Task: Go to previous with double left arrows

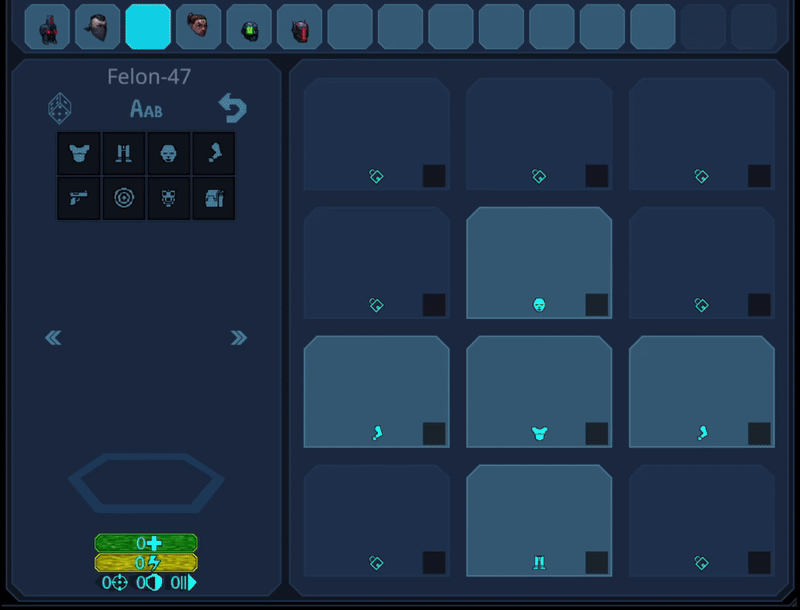Action: (x=53, y=338)
